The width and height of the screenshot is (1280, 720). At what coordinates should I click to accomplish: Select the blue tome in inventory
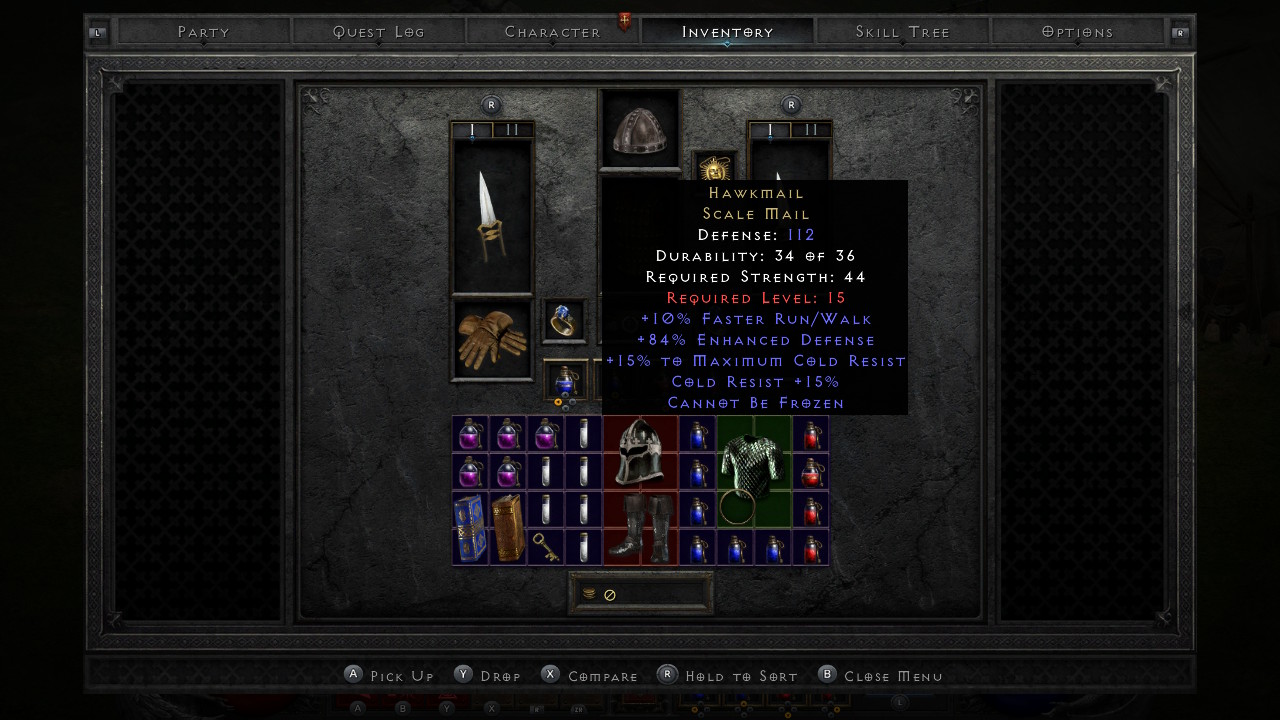470,528
